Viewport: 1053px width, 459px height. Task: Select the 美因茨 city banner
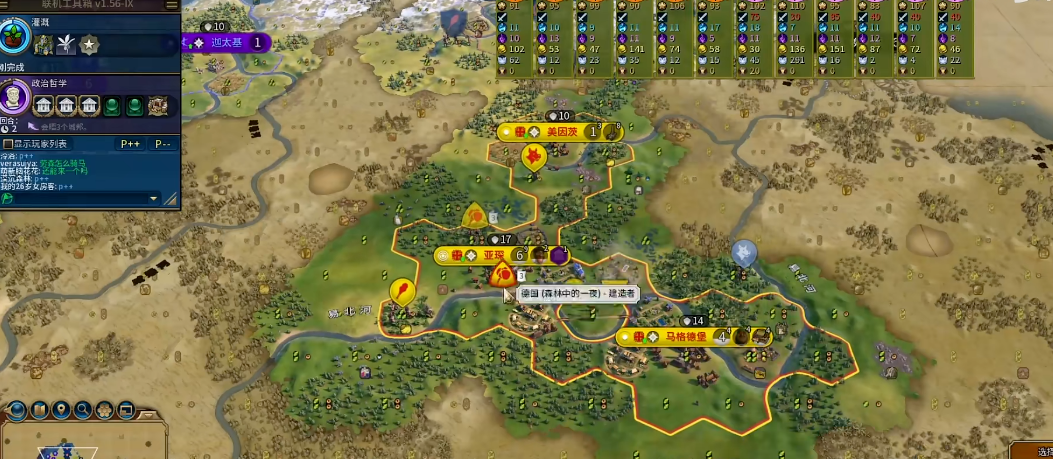tap(557, 131)
